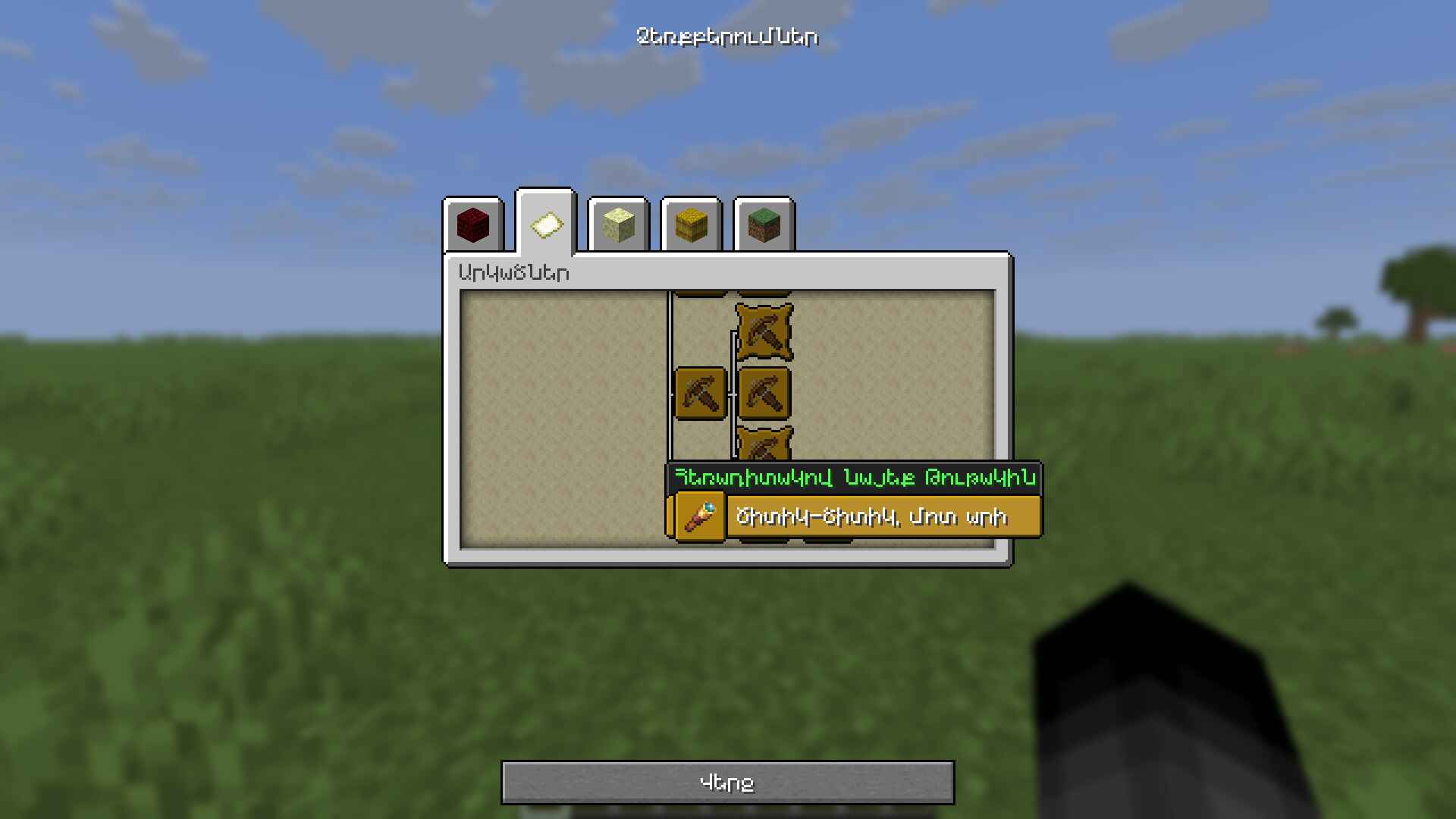Viewport: 1456px width, 819px height.
Task: Select the top framed crossbow advancement
Action: click(764, 331)
